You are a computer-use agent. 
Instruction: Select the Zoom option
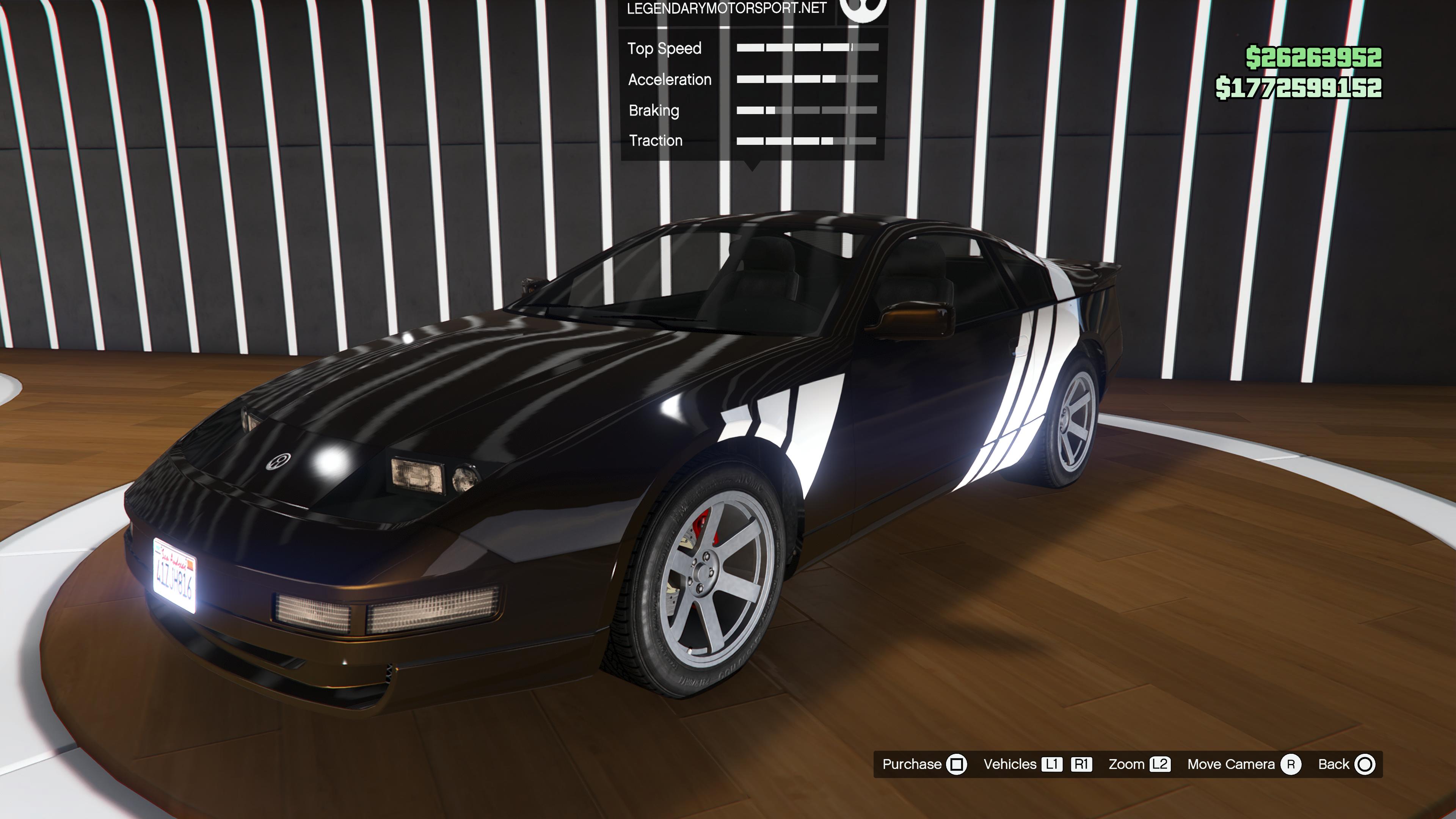click(1138, 764)
